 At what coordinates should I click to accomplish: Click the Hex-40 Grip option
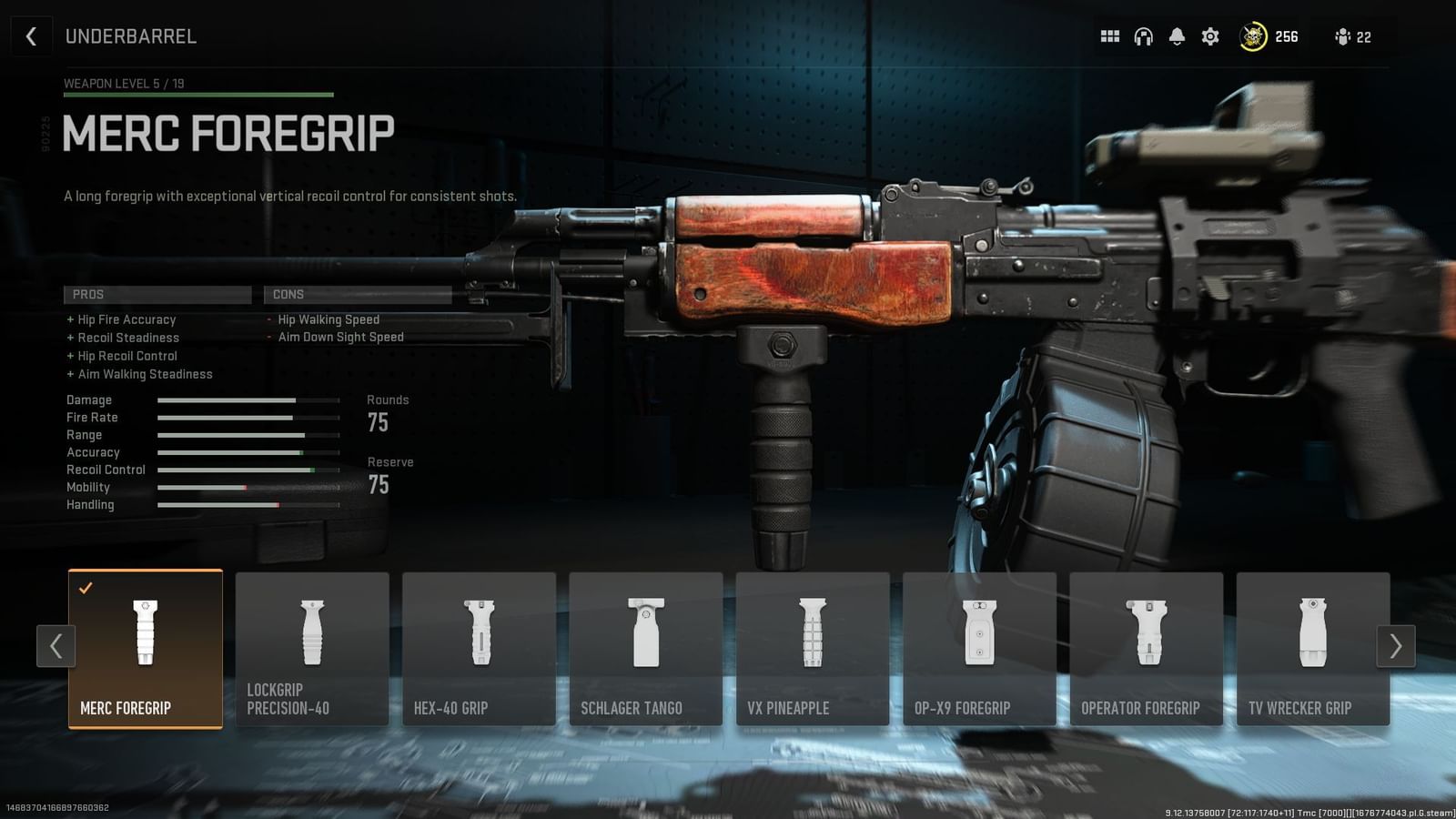[x=479, y=648]
